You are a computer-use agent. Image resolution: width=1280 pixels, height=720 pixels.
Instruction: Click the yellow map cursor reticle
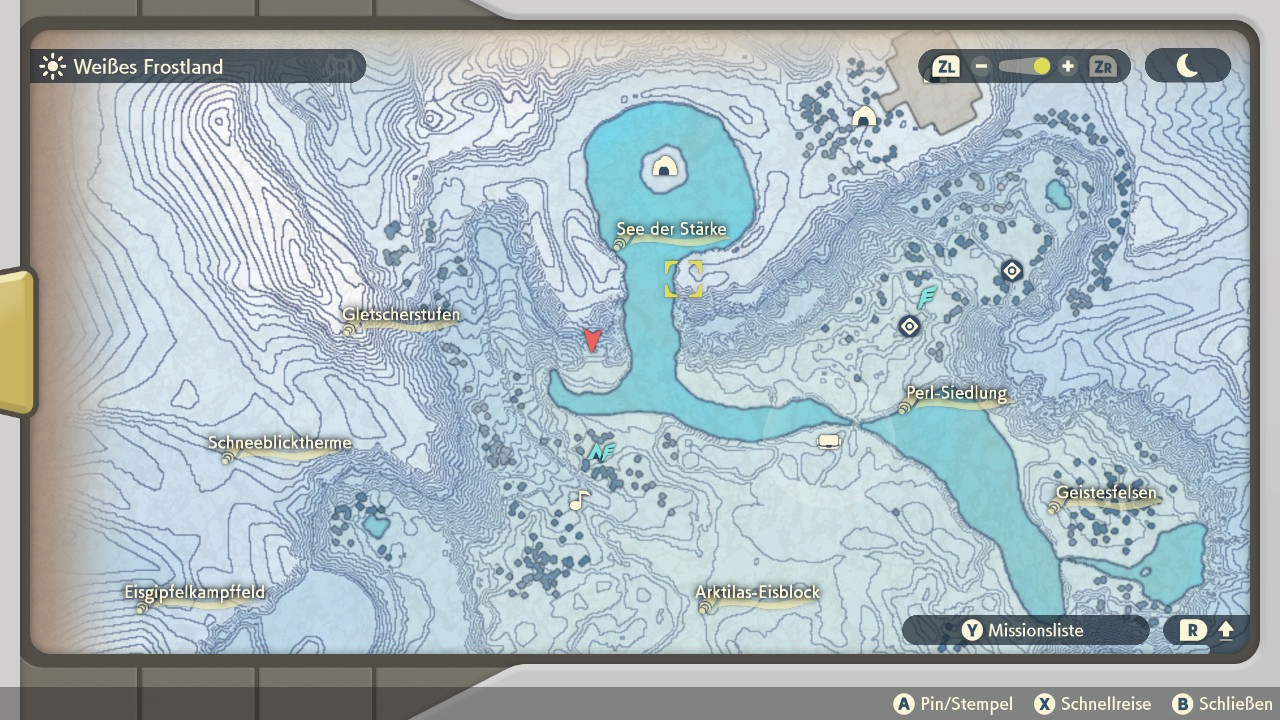[x=684, y=279]
